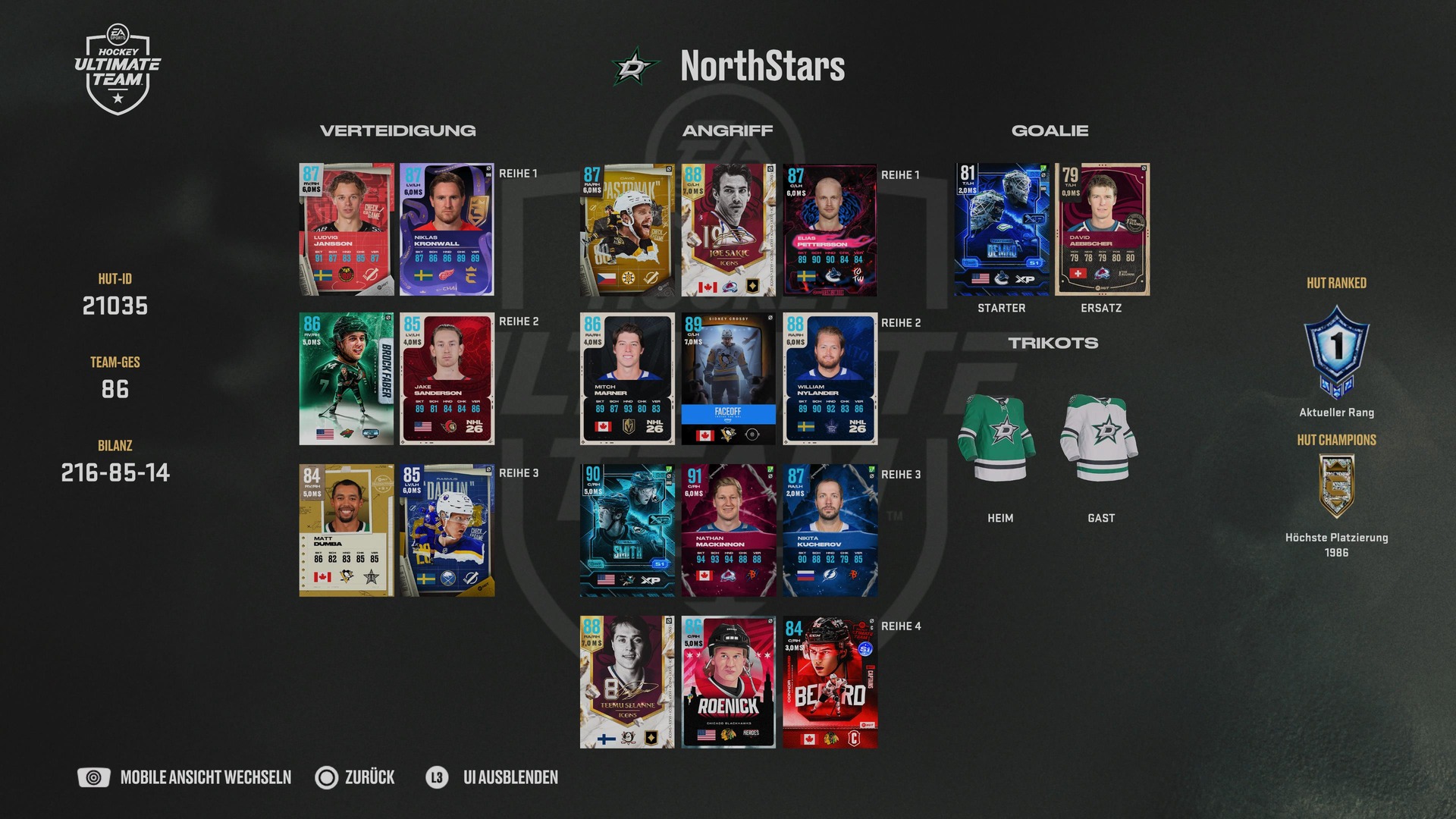Viewport: 1456px width, 819px height.
Task: Choose the David Pastrnak forward card
Action: click(627, 230)
